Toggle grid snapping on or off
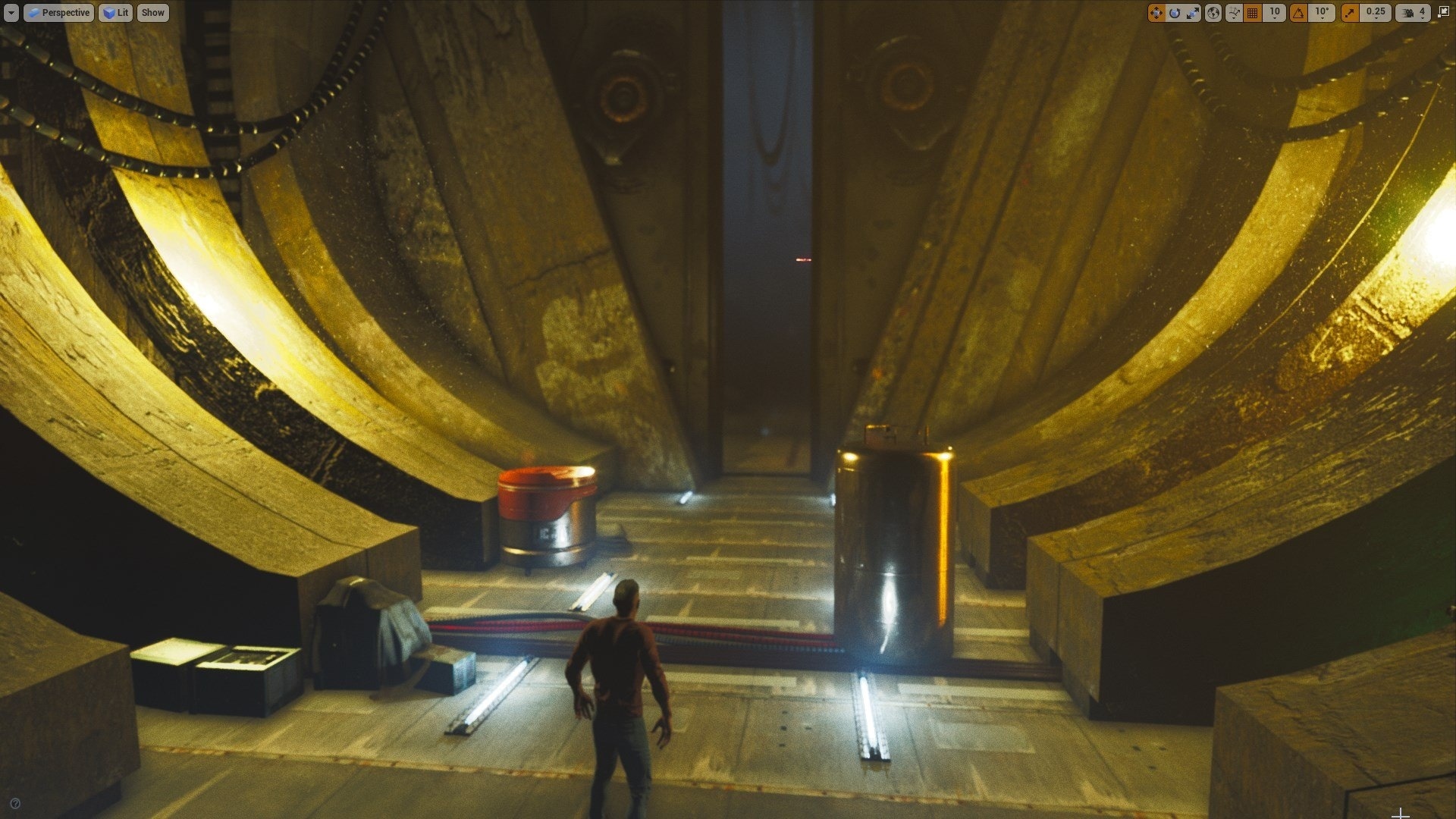This screenshot has width=1456, height=819. click(1251, 12)
